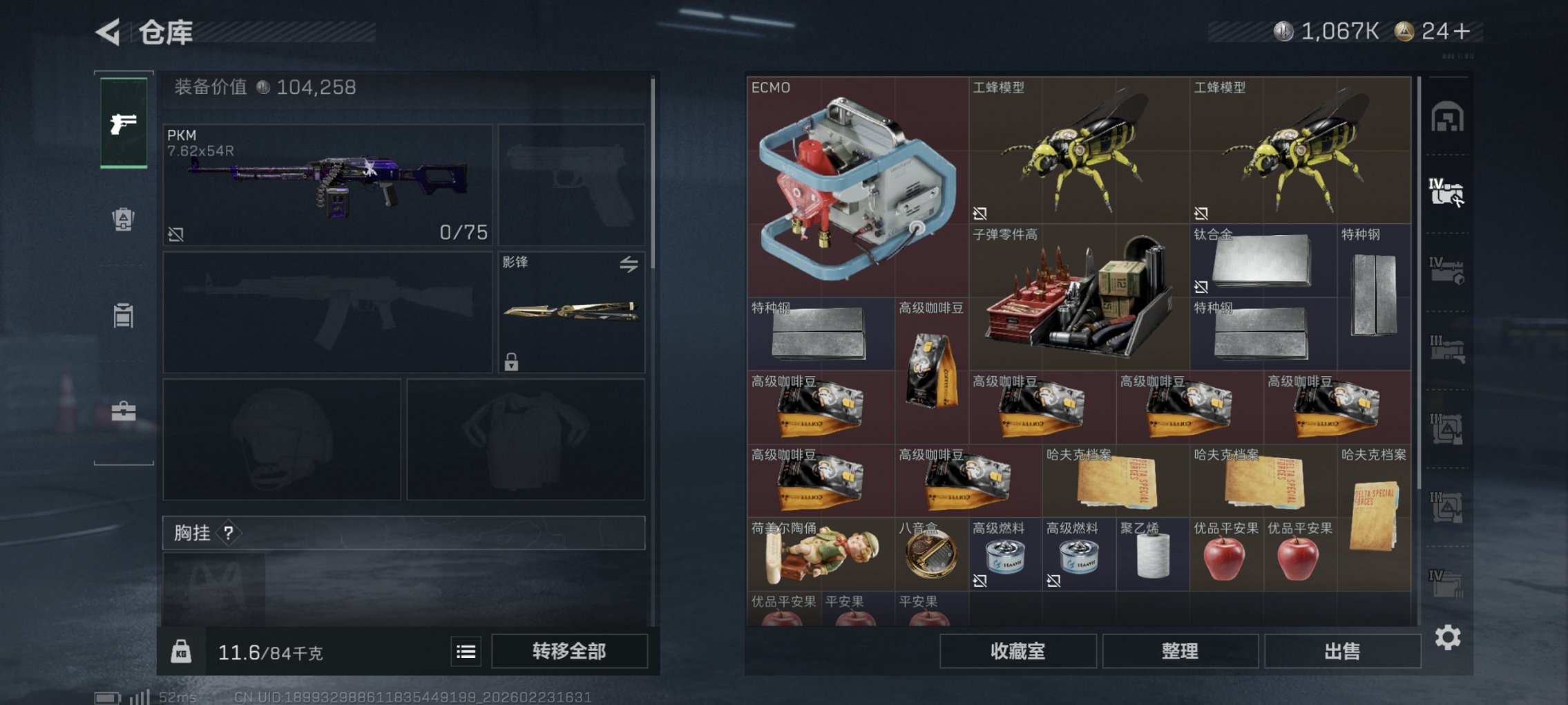Click the 出售 sell button
This screenshot has width=1568, height=705.
pos(1343,650)
